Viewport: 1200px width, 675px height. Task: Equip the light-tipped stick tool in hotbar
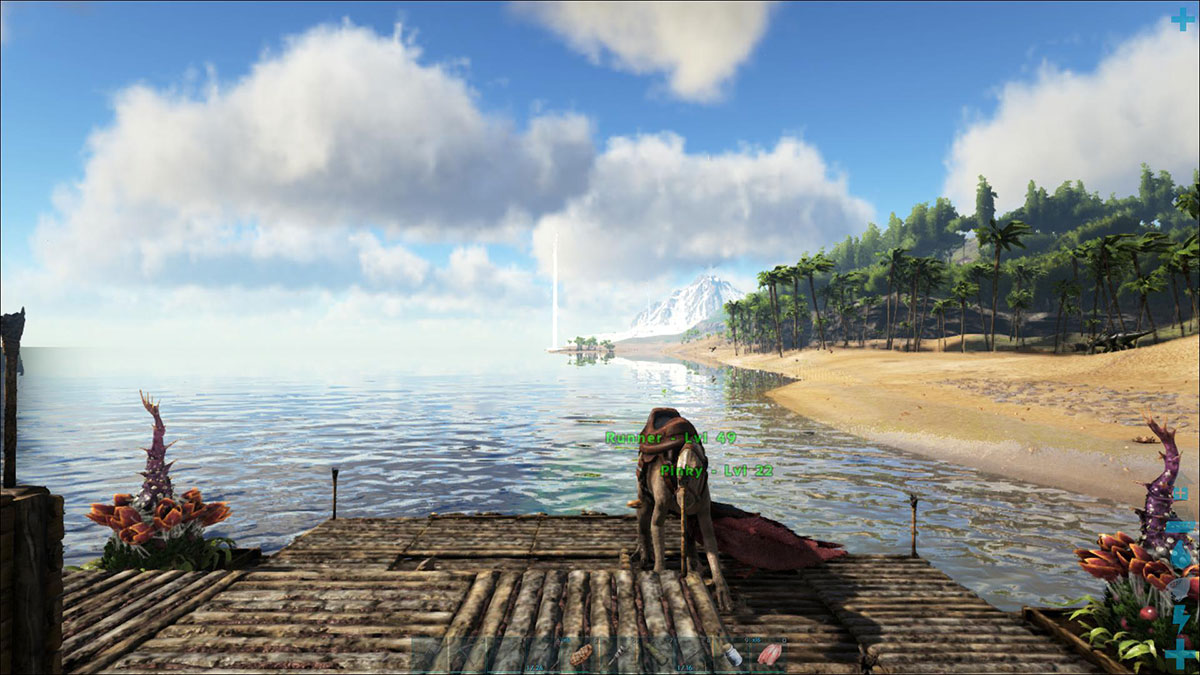pyautogui.click(x=618, y=655)
